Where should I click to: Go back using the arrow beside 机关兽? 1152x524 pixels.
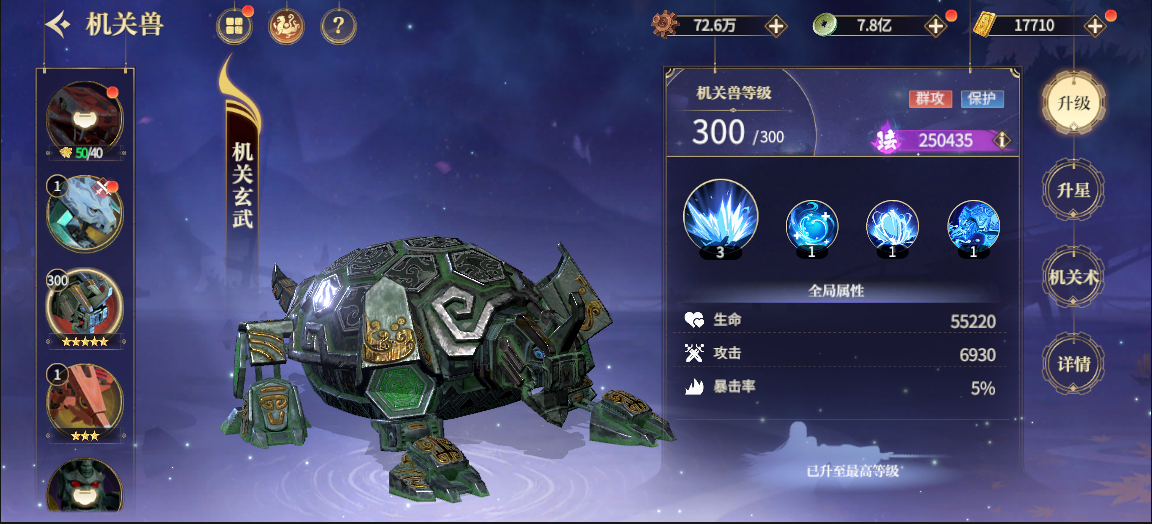(x=58, y=25)
